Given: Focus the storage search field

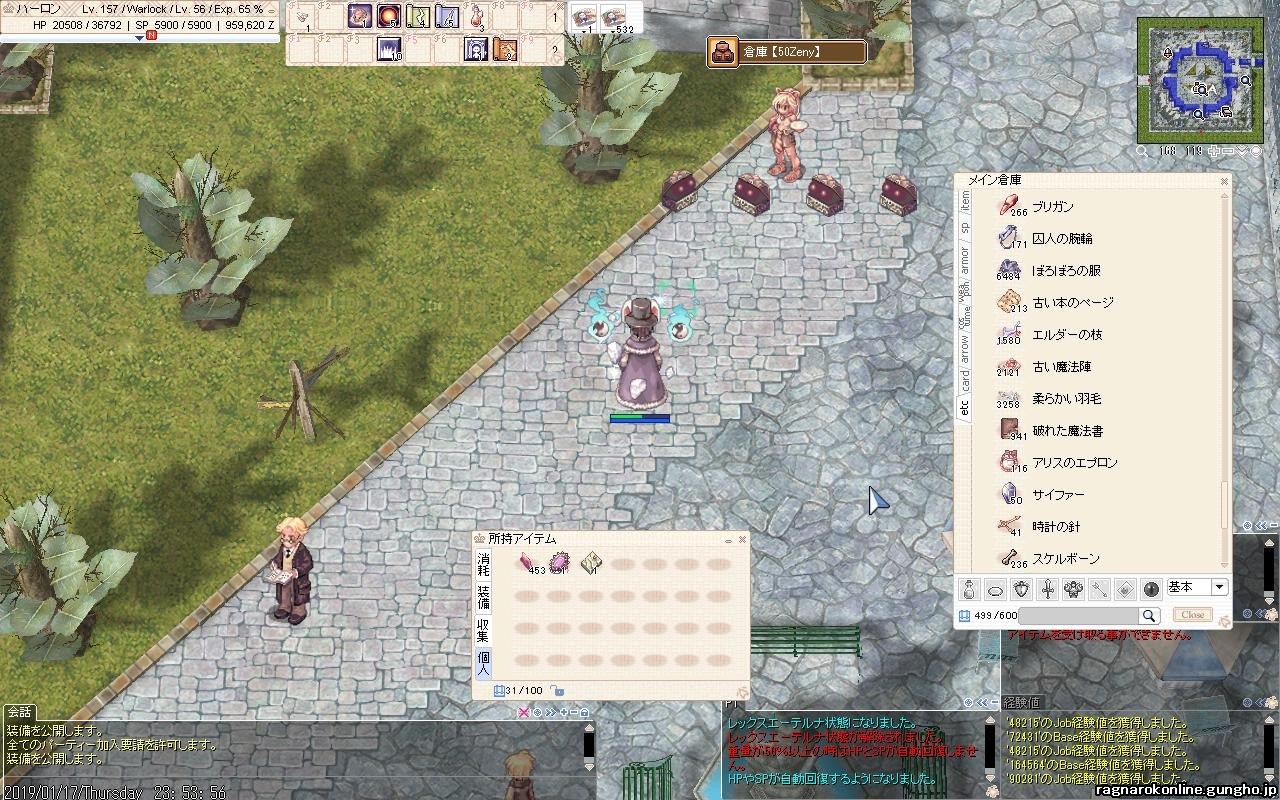Looking at the screenshot, I should [1078, 616].
